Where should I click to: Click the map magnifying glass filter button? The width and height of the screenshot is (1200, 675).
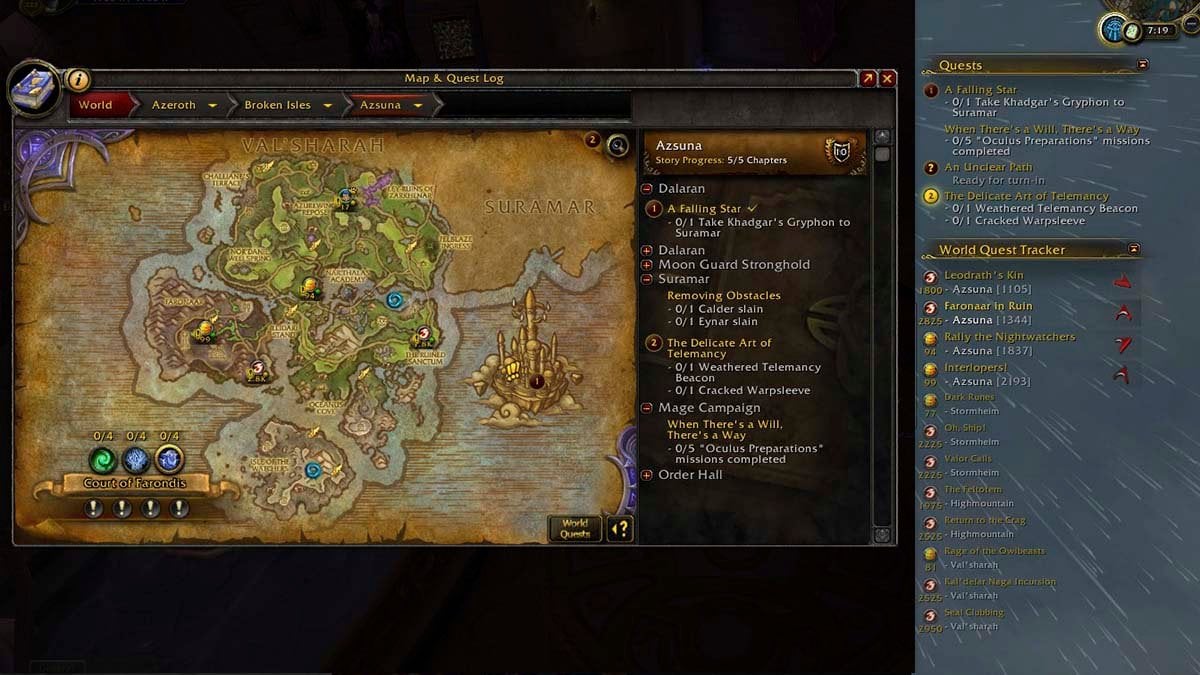618,146
